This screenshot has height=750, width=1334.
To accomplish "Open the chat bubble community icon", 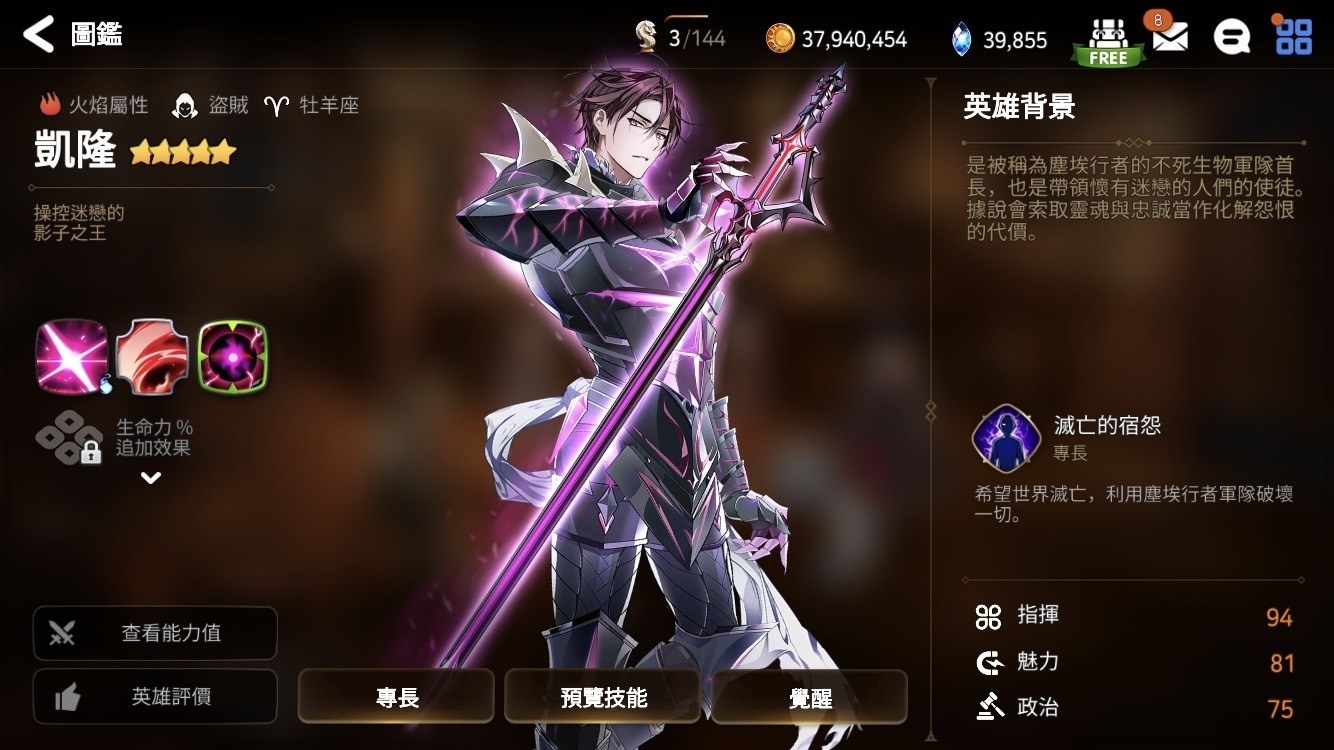I will coord(1233,34).
